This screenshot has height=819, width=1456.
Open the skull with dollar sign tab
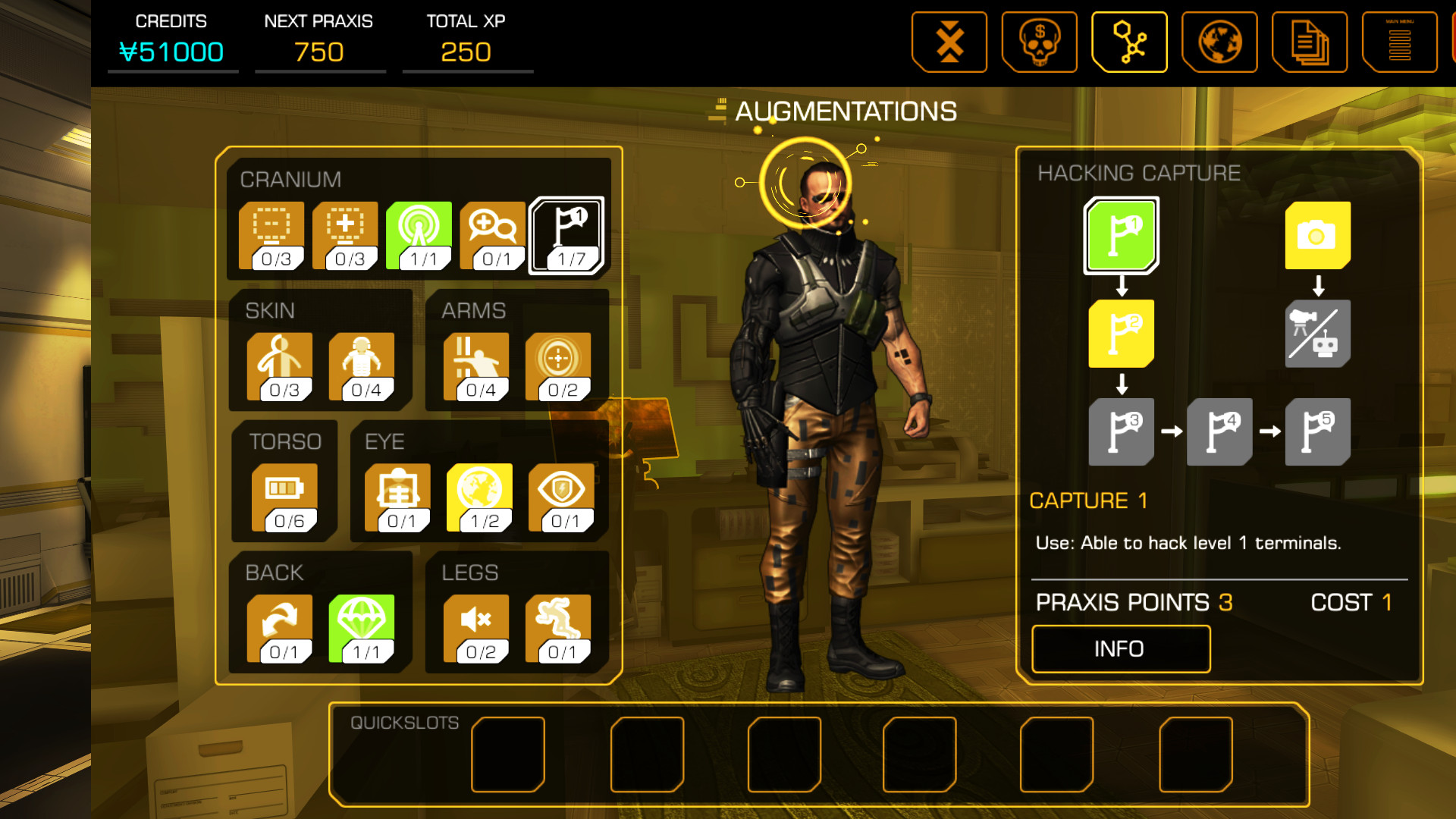[1039, 42]
